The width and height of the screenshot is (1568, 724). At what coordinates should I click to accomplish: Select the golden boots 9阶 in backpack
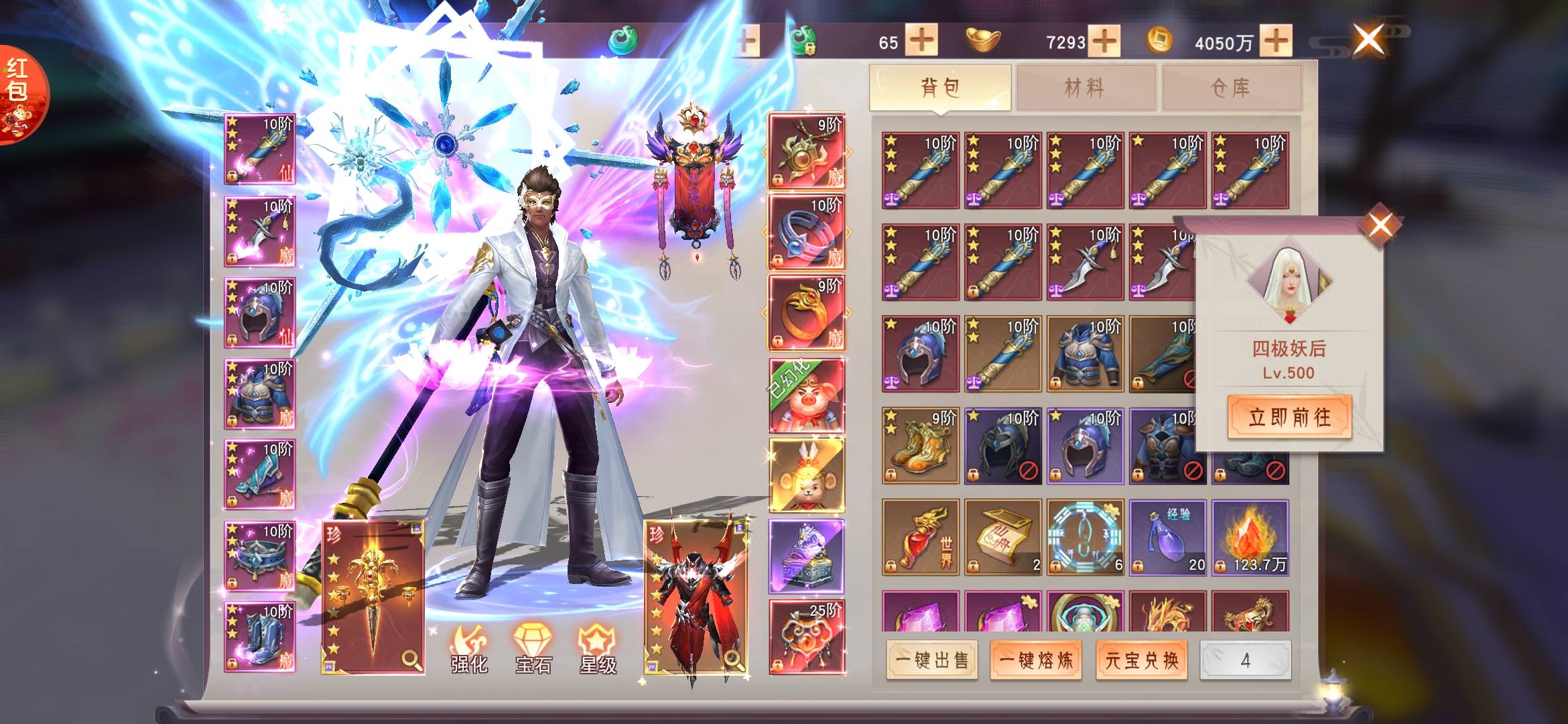[920, 446]
